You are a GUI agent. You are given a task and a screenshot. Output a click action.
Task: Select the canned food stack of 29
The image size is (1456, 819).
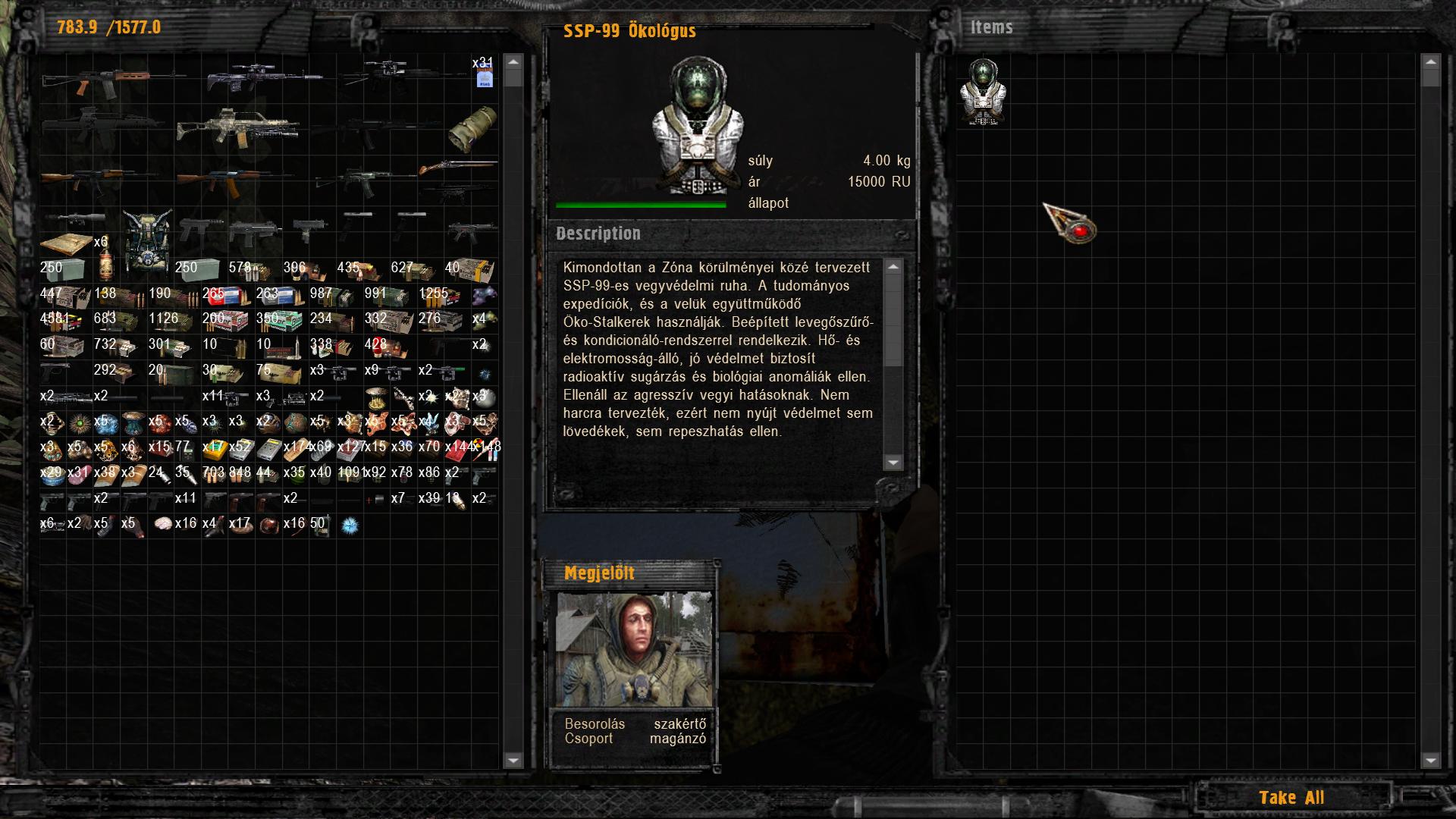tap(52, 475)
